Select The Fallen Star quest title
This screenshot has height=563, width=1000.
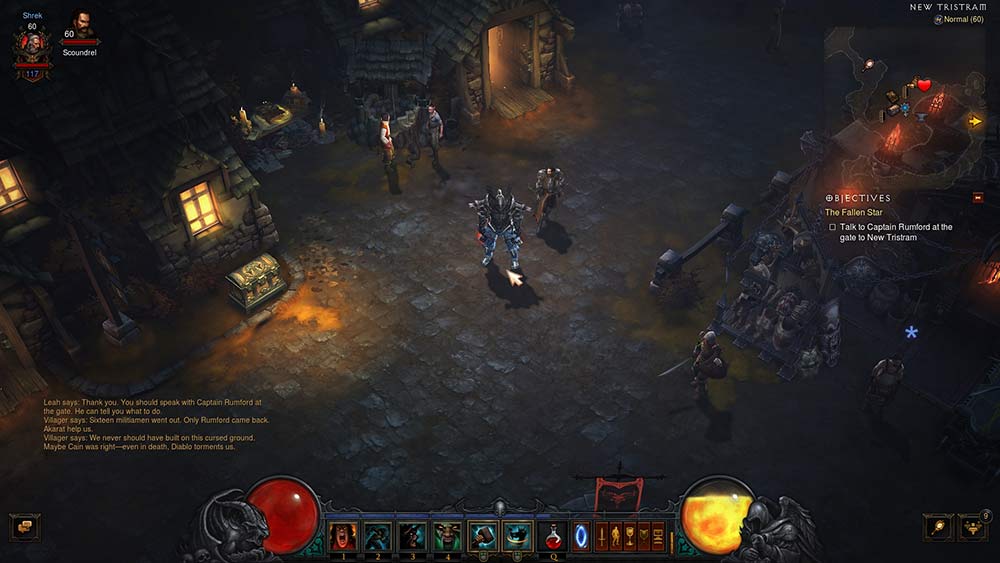852,212
